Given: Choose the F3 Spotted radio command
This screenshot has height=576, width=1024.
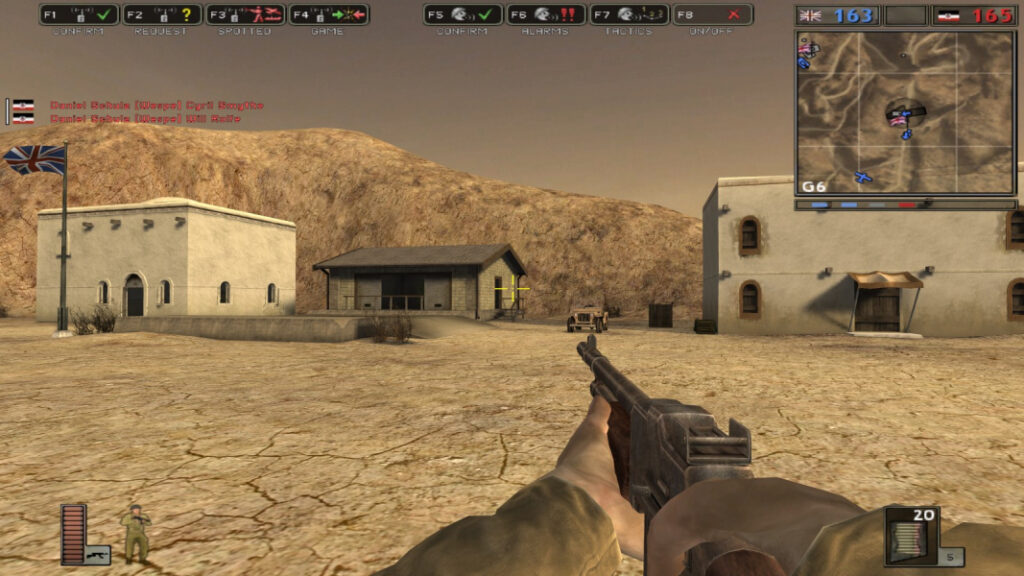Looking at the screenshot, I should [245, 15].
